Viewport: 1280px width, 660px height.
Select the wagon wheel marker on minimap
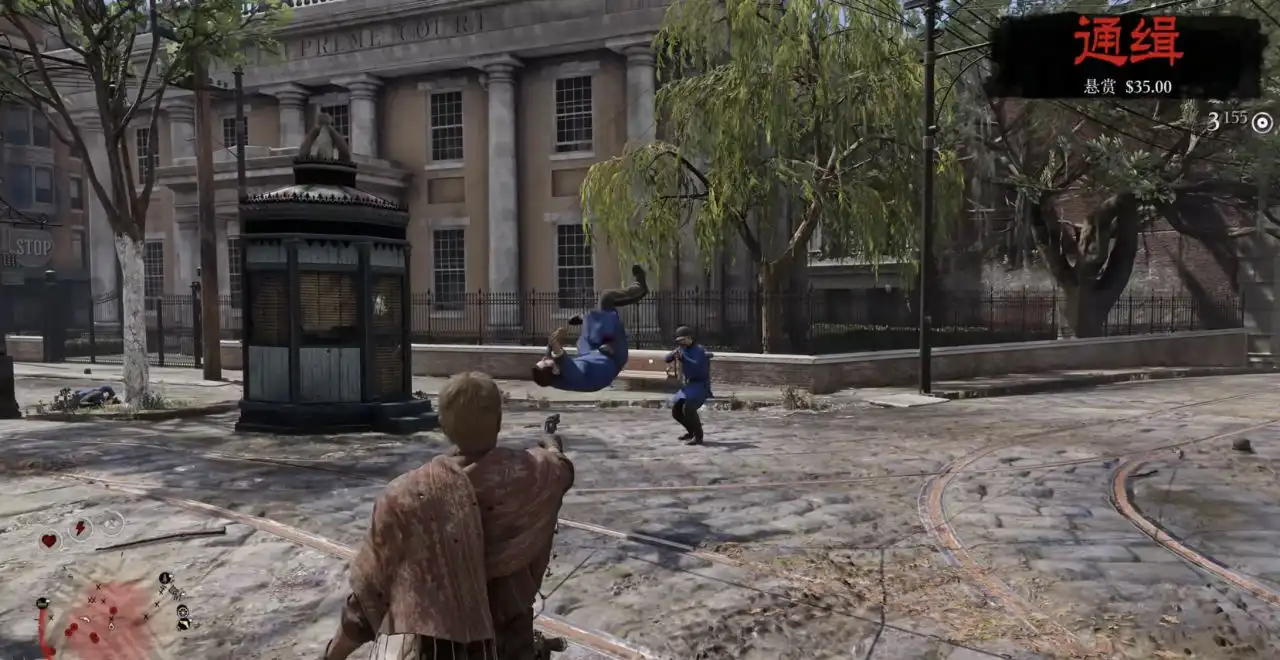[184, 610]
